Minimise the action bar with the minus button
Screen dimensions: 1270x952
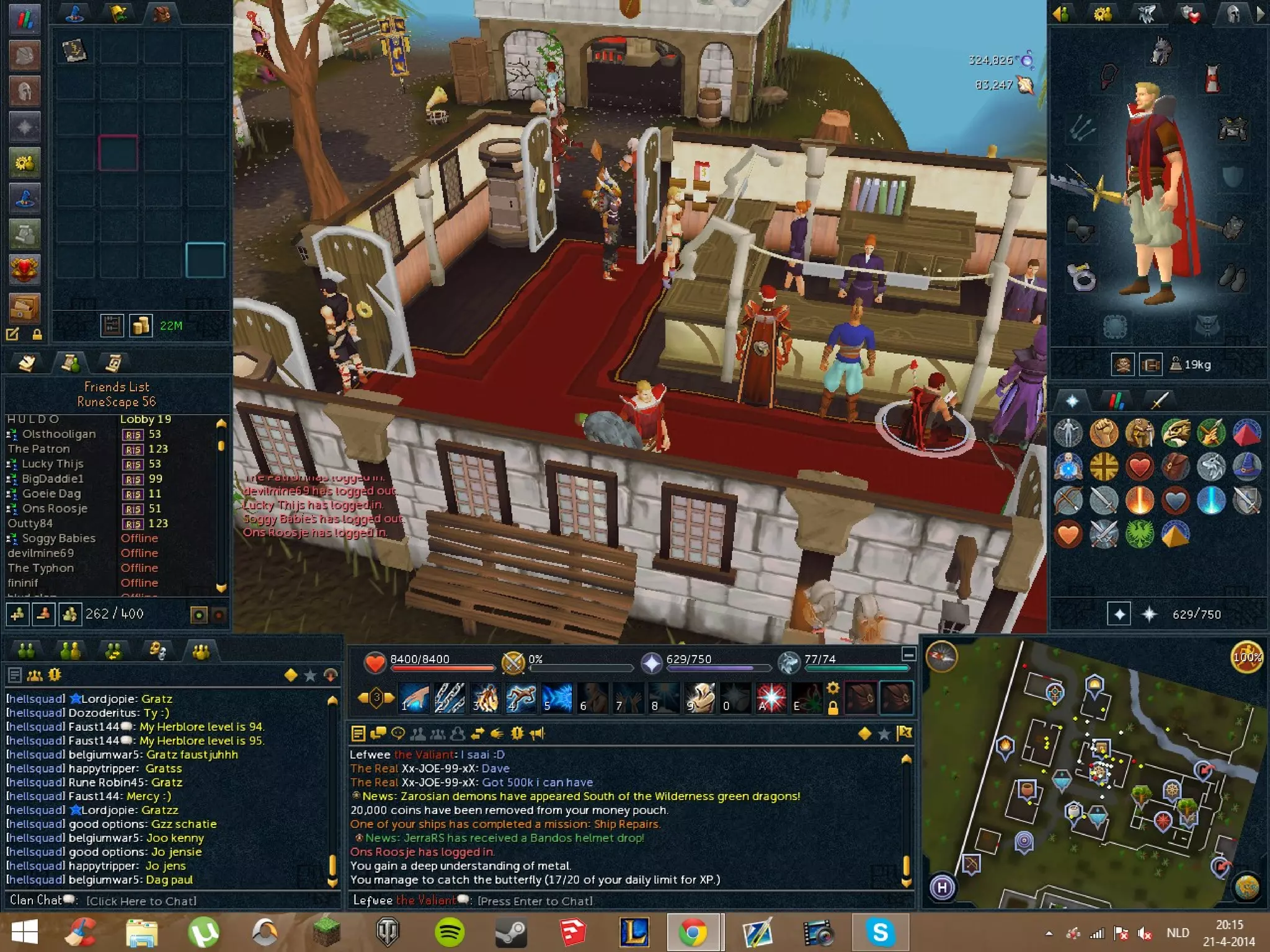908,654
